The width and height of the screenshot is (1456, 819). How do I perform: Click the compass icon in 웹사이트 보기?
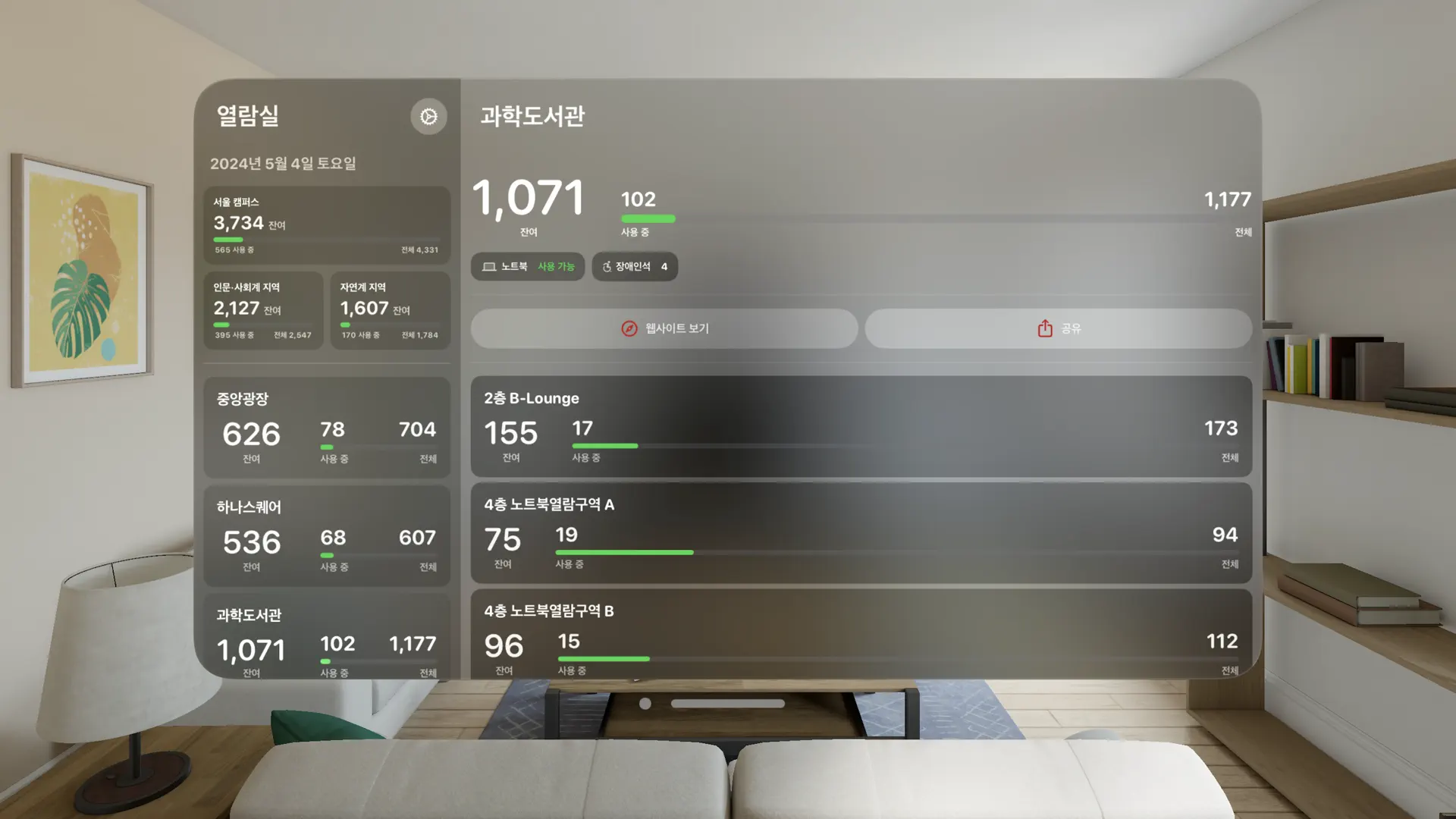[628, 328]
